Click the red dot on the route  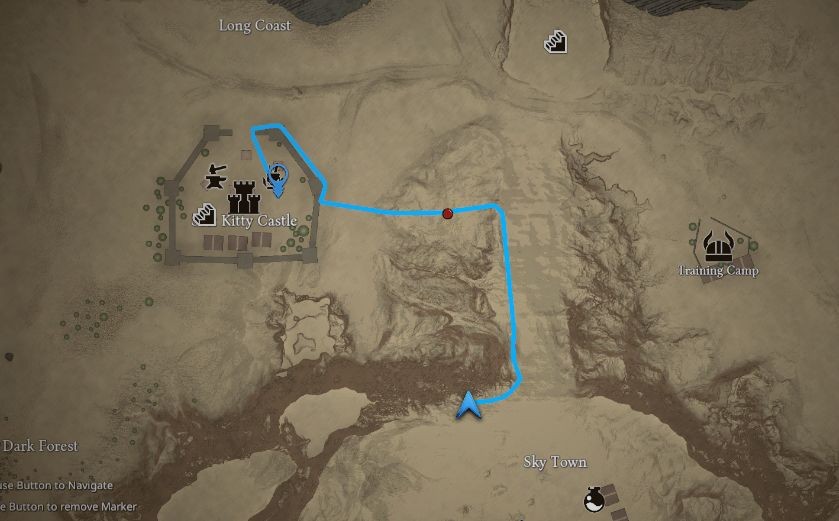[448, 212]
